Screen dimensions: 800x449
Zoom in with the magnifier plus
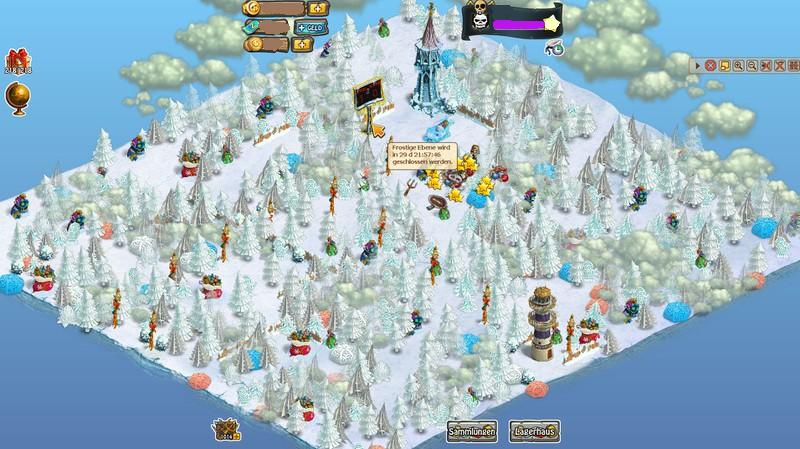(738, 66)
